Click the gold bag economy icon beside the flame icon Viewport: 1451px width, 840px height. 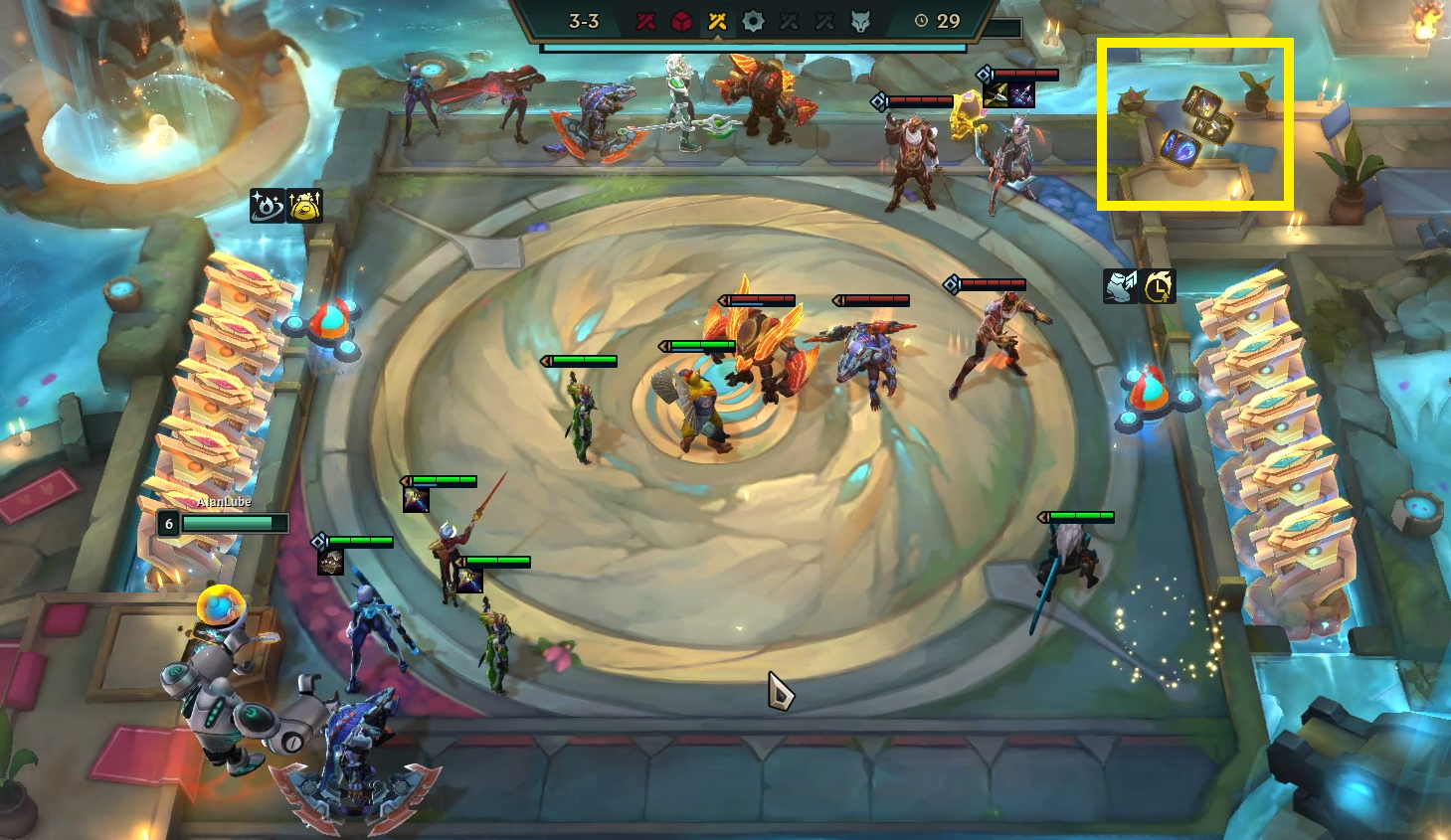(304, 205)
